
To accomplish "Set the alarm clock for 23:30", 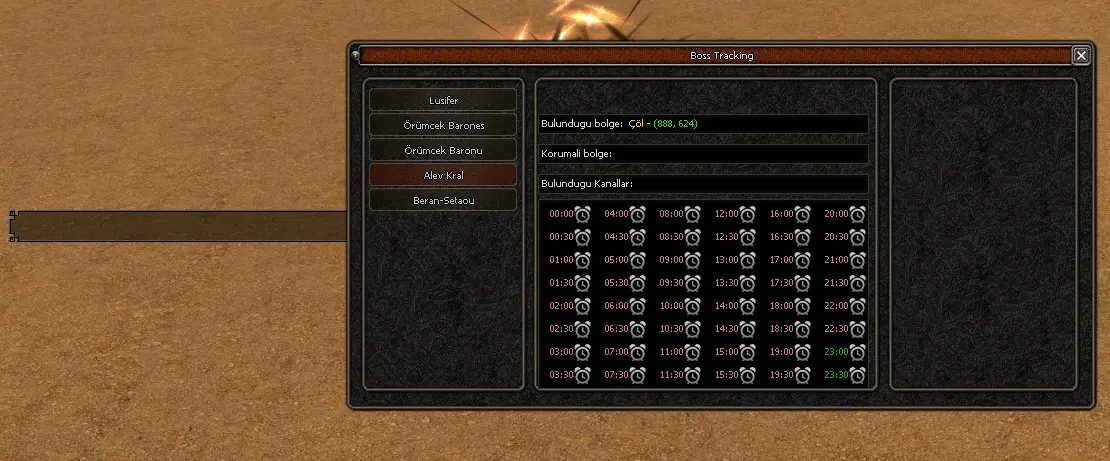I will [x=857, y=374].
